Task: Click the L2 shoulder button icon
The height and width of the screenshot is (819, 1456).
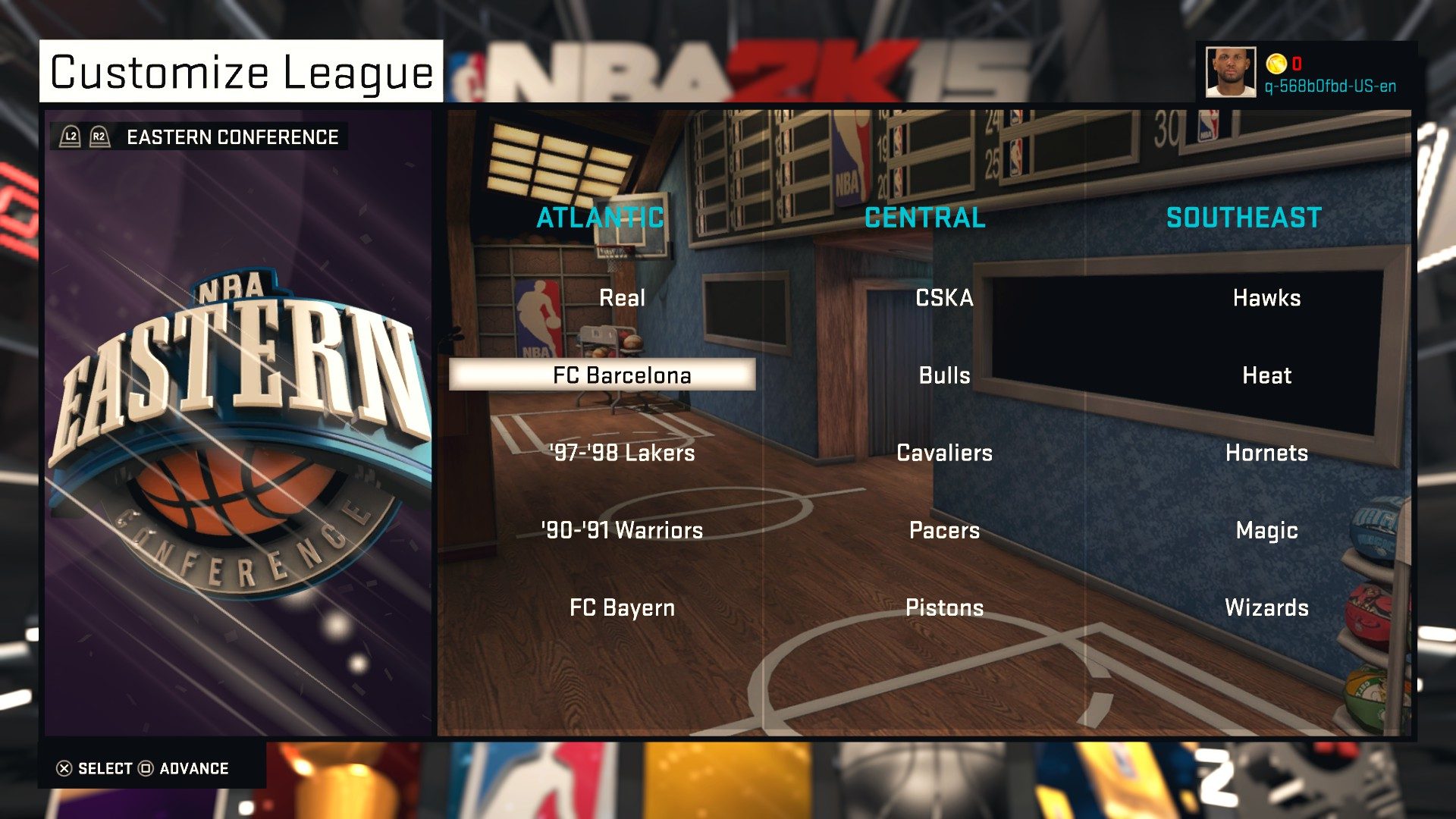Action: pyautogui.click(x=69, y=136)
